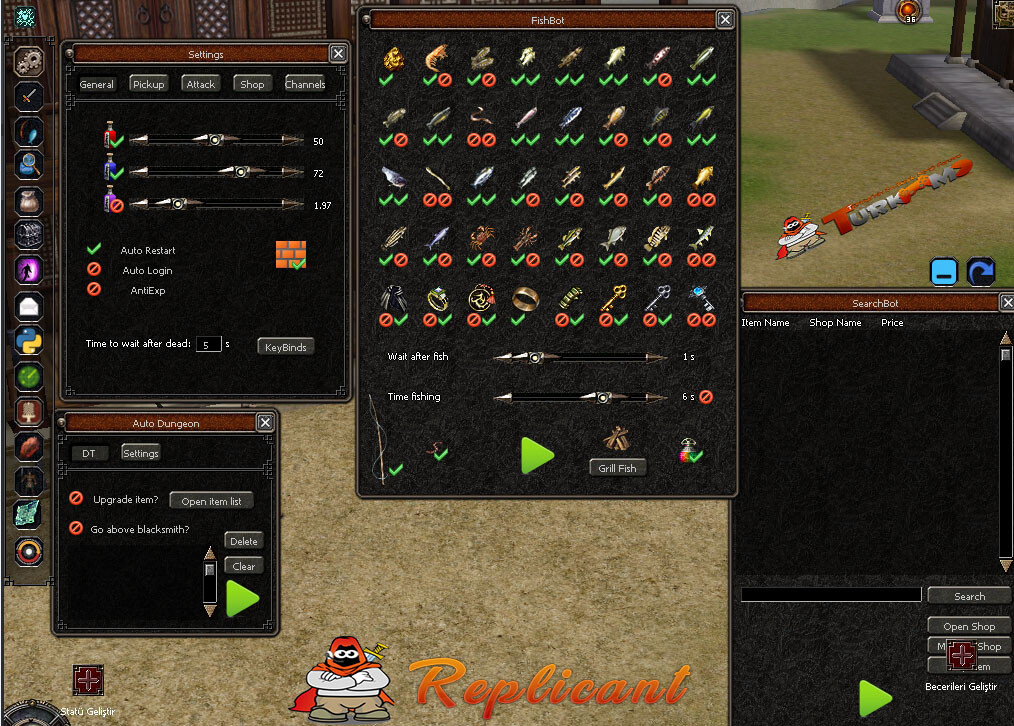
Task: Close the Settings window
Action: tap(338, 54)
